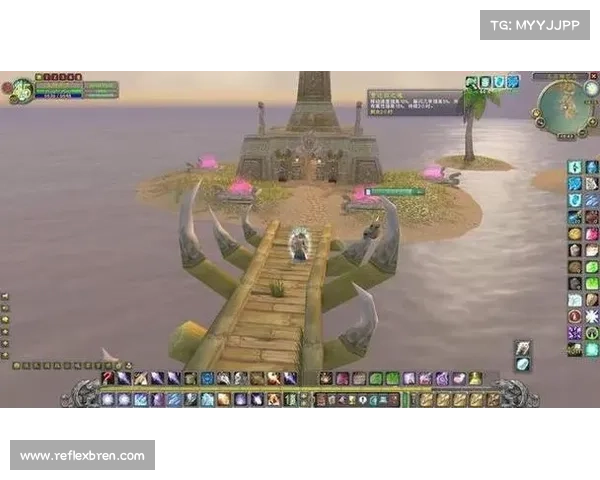
Task: Click the TG: MYYJJPP banner
Action: pos(535,24)
